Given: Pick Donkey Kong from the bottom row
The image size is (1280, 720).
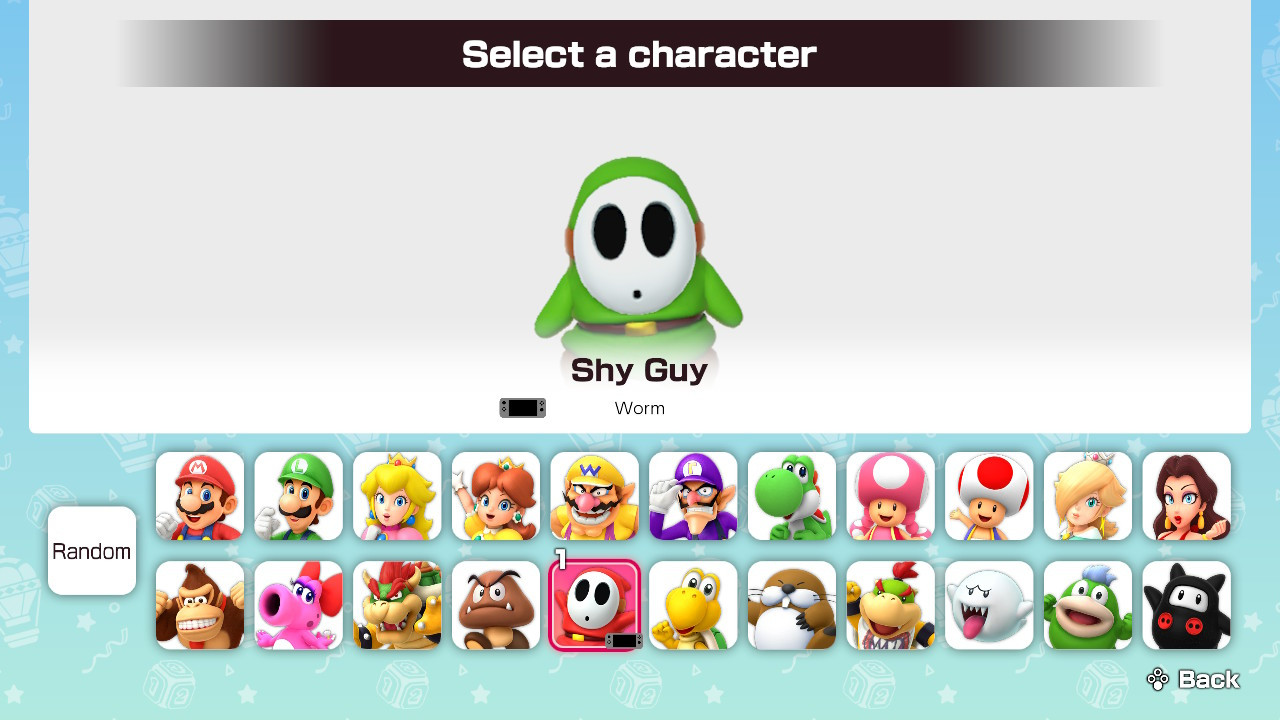Looking at the screenshot, I should pyautogui.click(x=199, y=605).
